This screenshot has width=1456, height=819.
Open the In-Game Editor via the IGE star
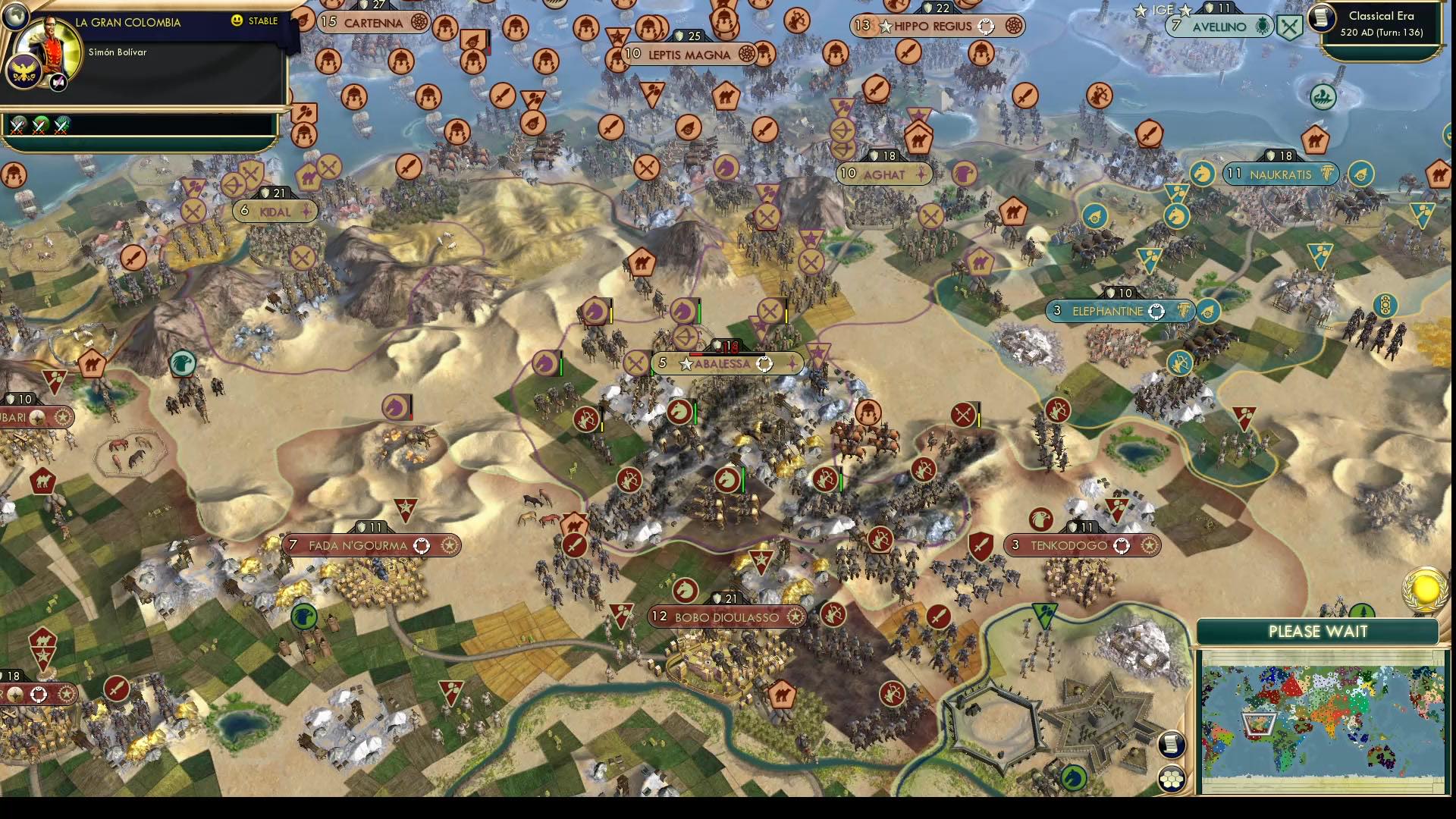[x=1139, y=11]
